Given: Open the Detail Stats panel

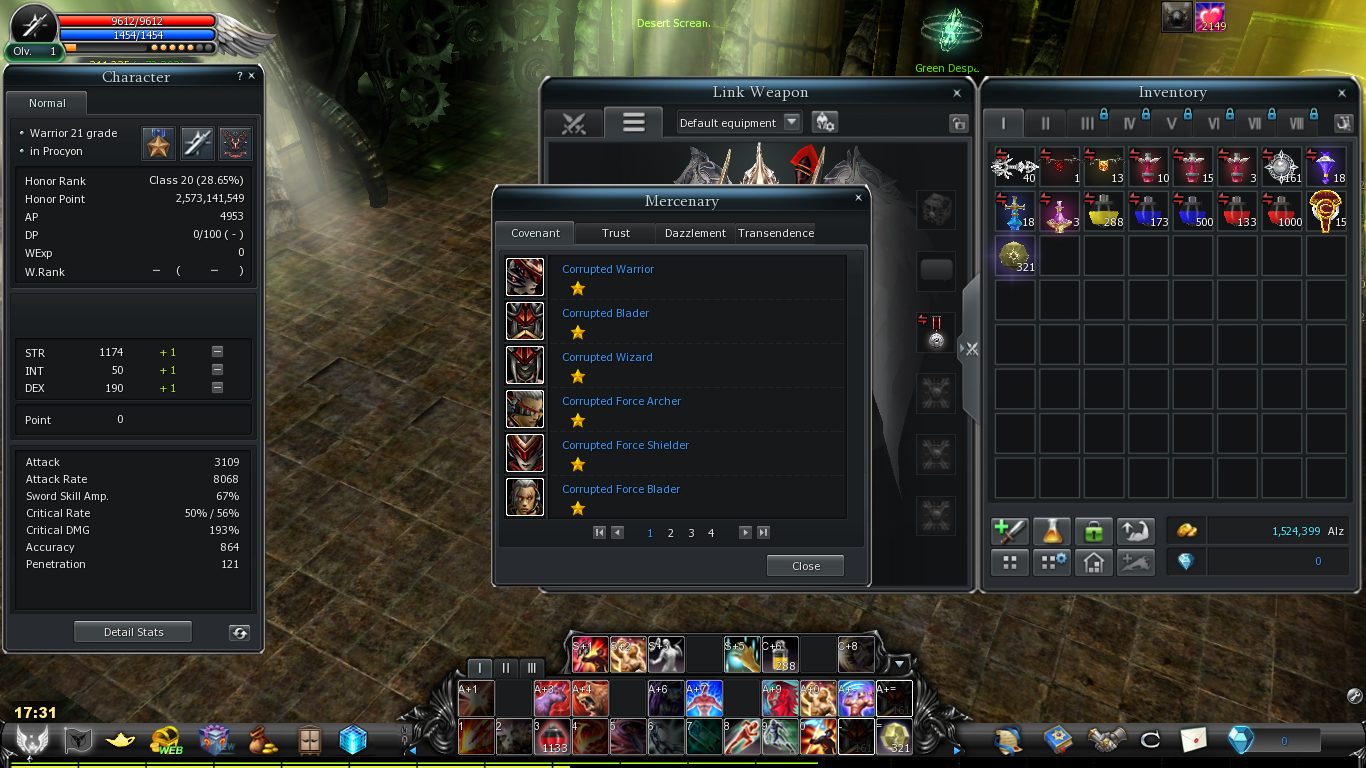Looking at the screenshot, I should coord(133,632).
